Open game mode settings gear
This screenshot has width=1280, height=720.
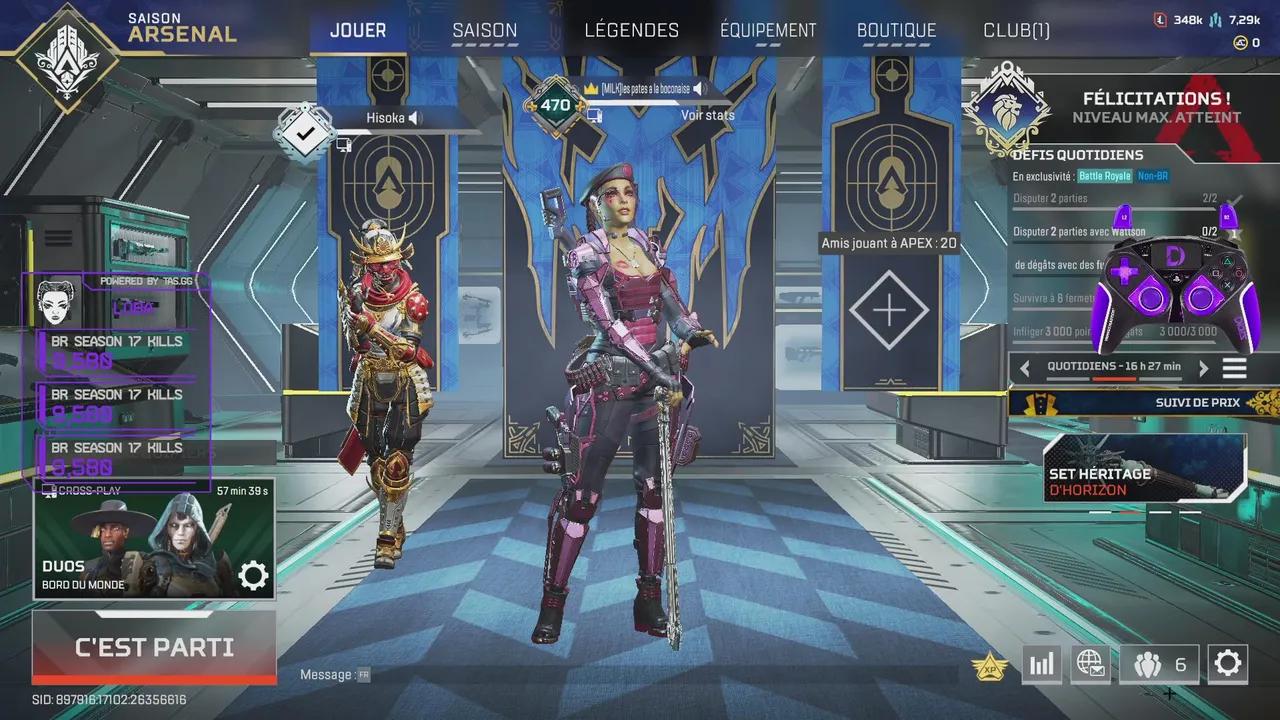[x=253, y=575]
